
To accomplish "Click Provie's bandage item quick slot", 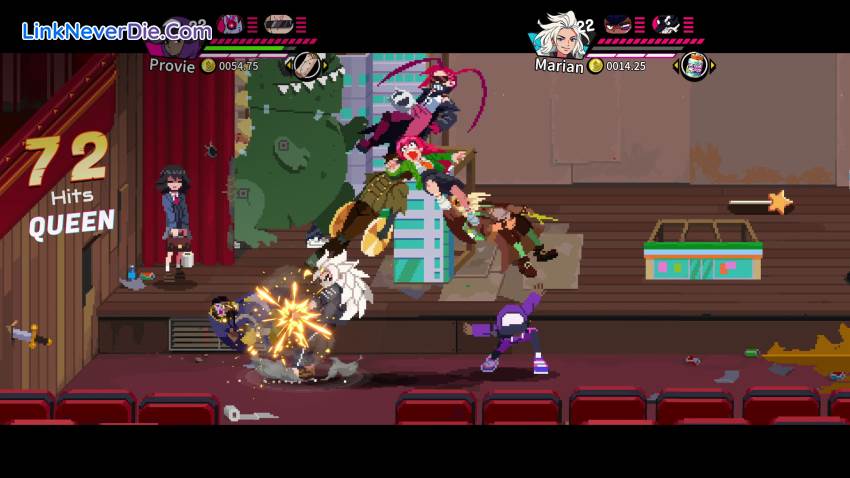I will click(307, 65).
